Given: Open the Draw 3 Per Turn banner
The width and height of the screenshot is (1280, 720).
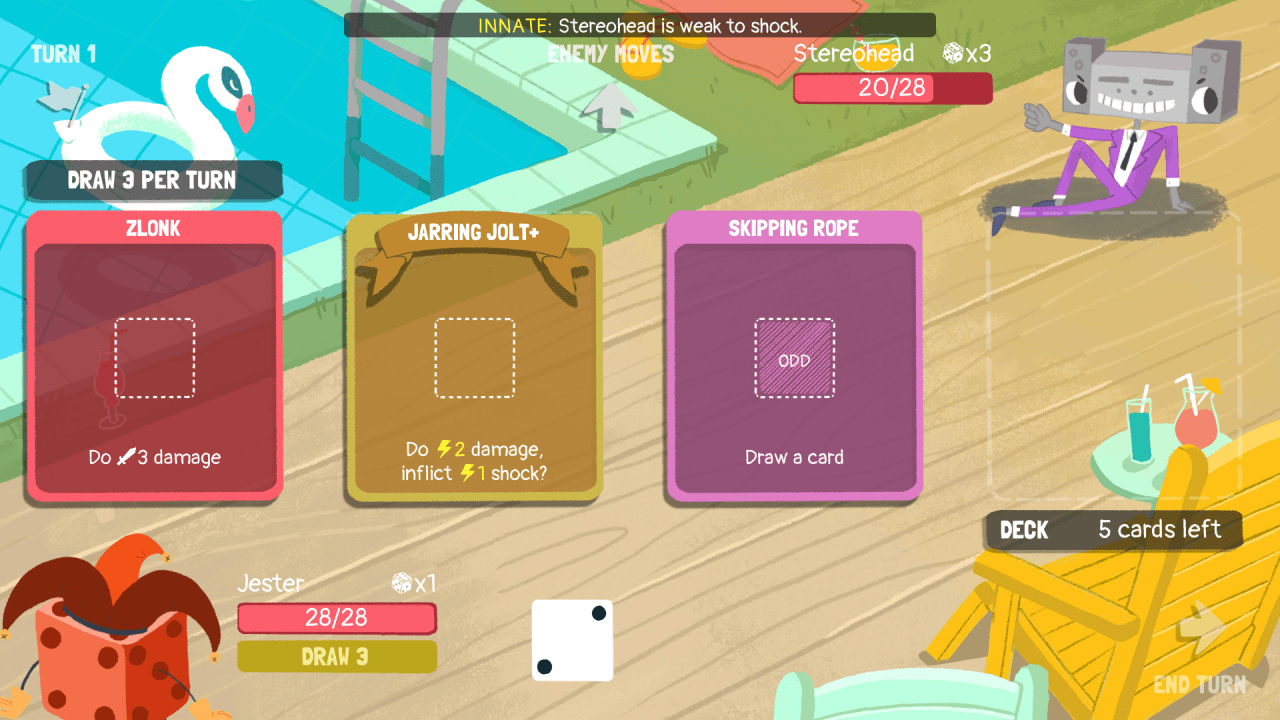Looking at the screenshot, I should tap(154, 180).
